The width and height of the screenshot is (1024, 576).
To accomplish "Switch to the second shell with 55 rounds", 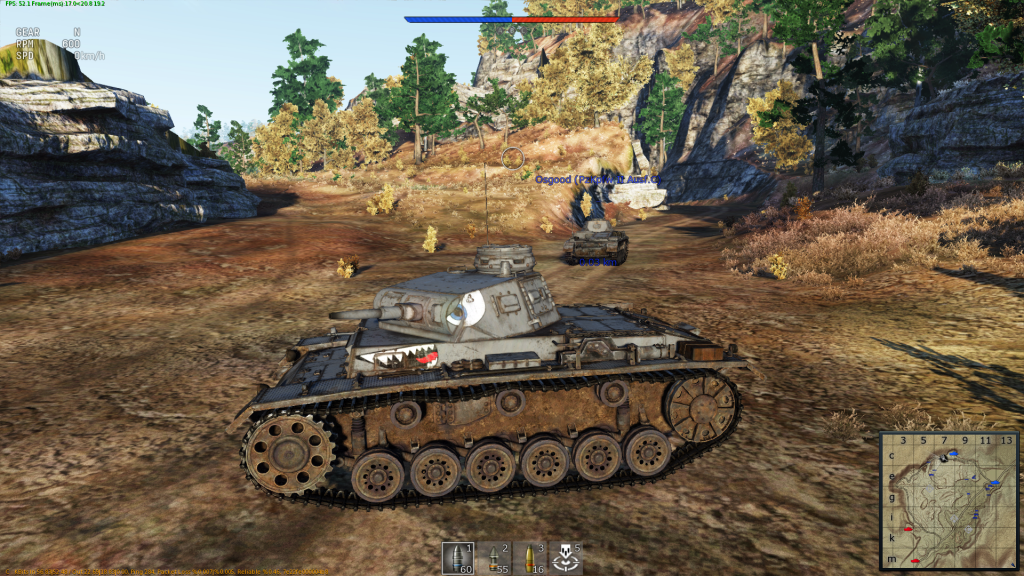I will (x=494, y=558).
